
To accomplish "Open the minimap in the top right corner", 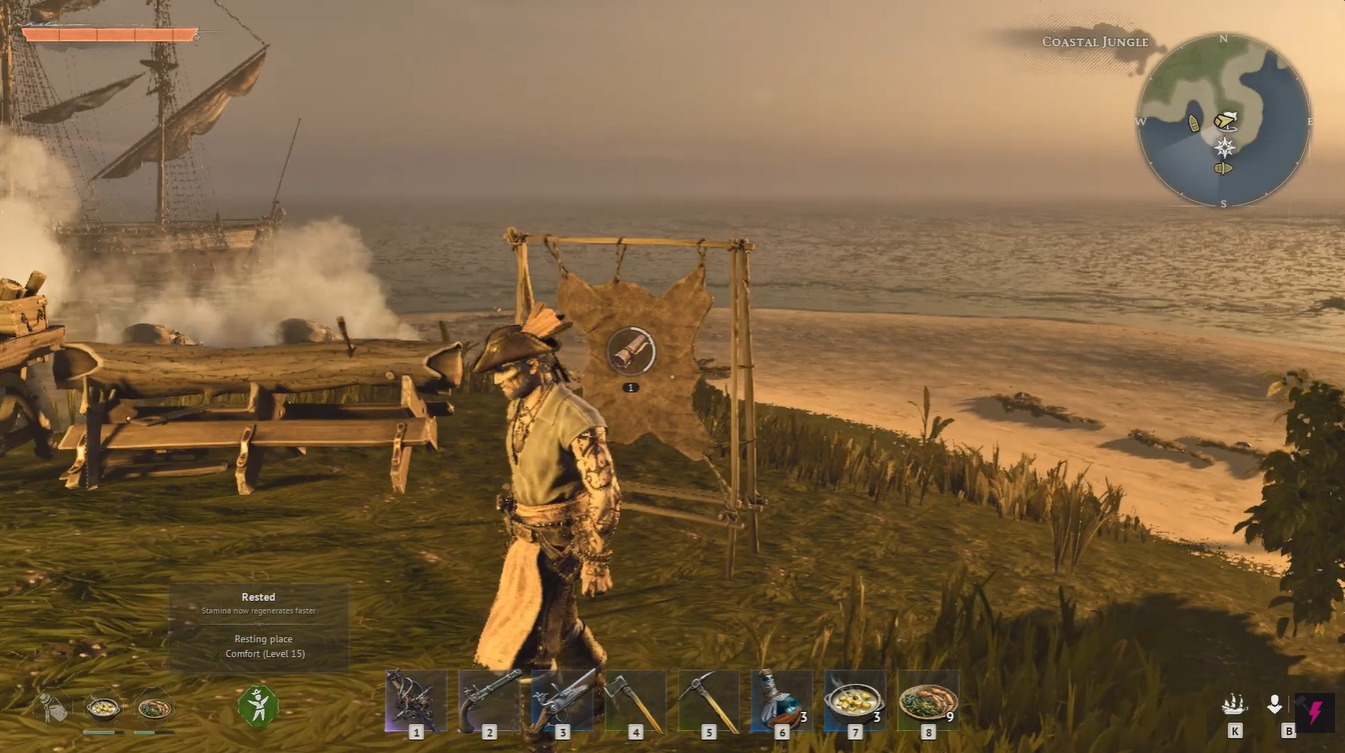I will tap(1224, 121).
